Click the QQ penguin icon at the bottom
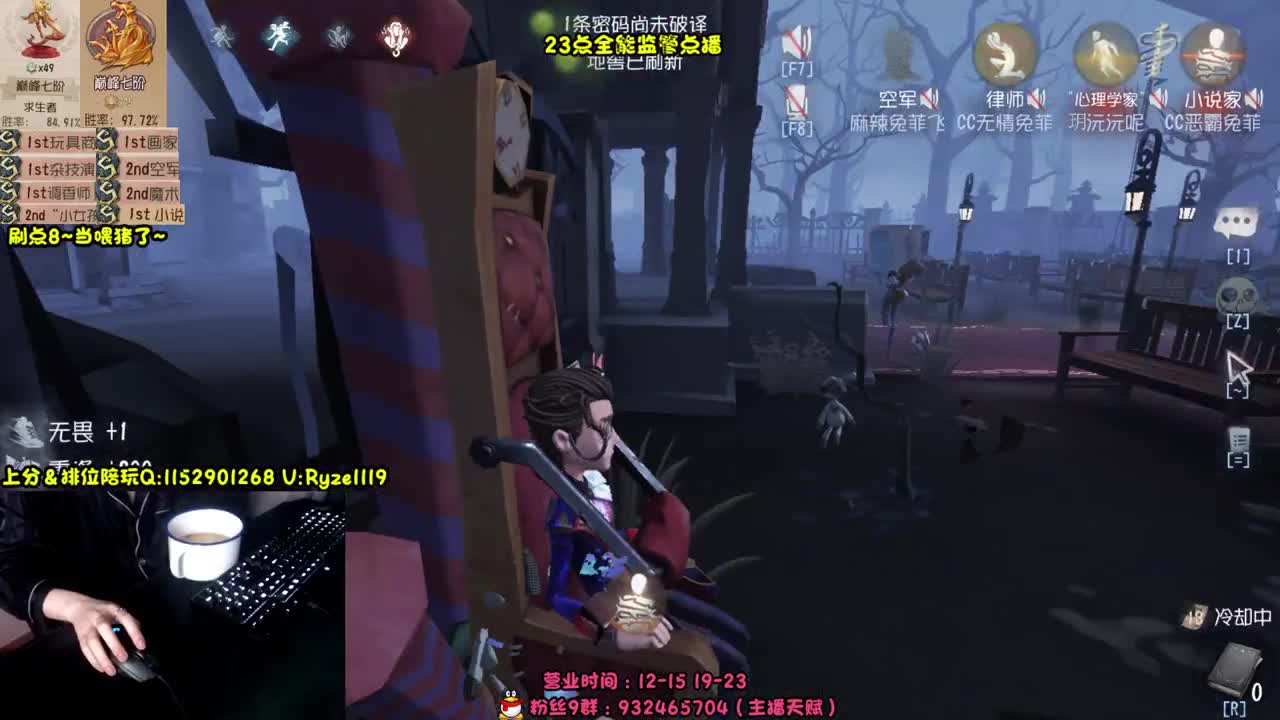 (x=508, y=705)
